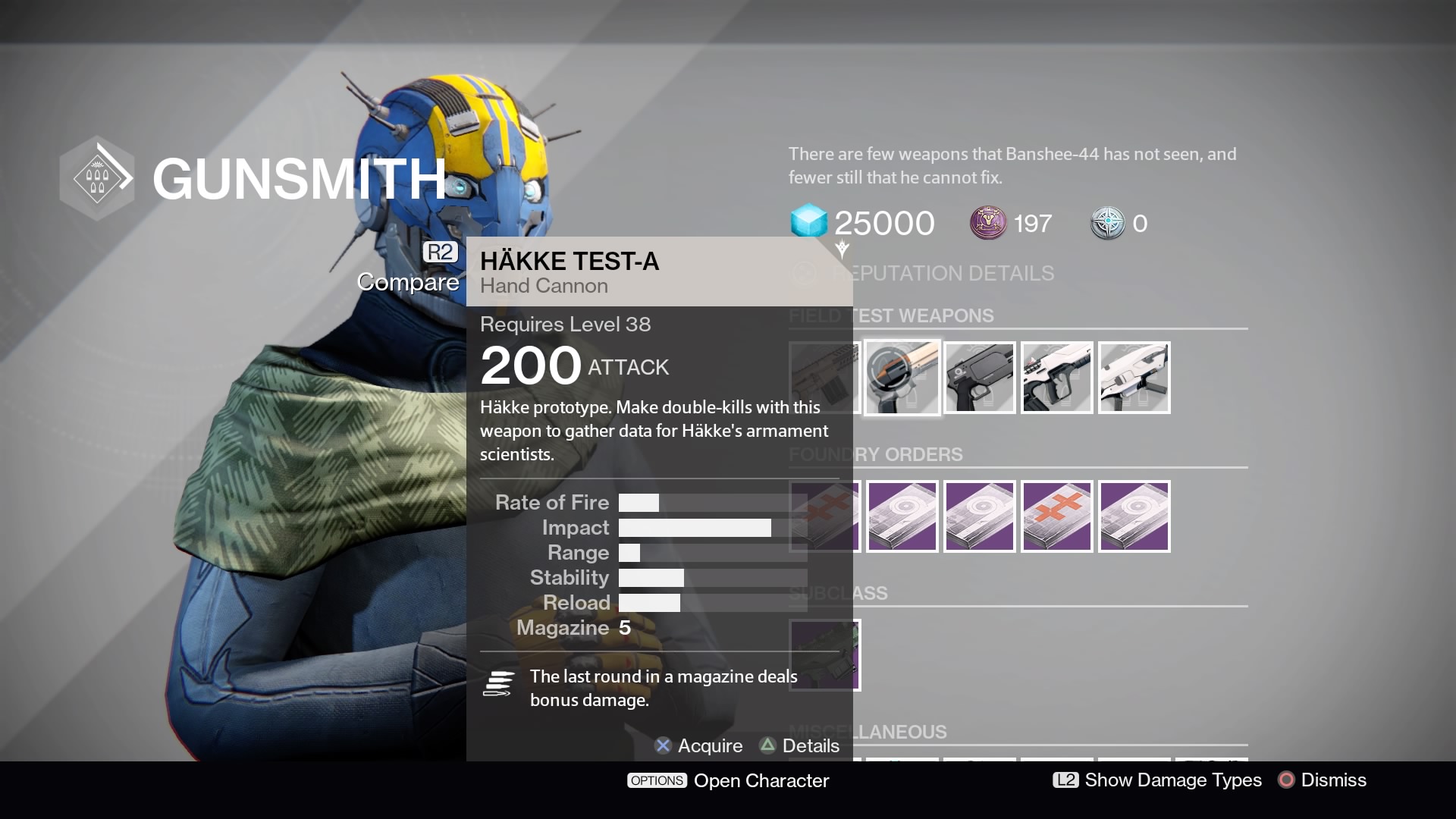Expand the Foundry Orders section

(x=875, y=454)
